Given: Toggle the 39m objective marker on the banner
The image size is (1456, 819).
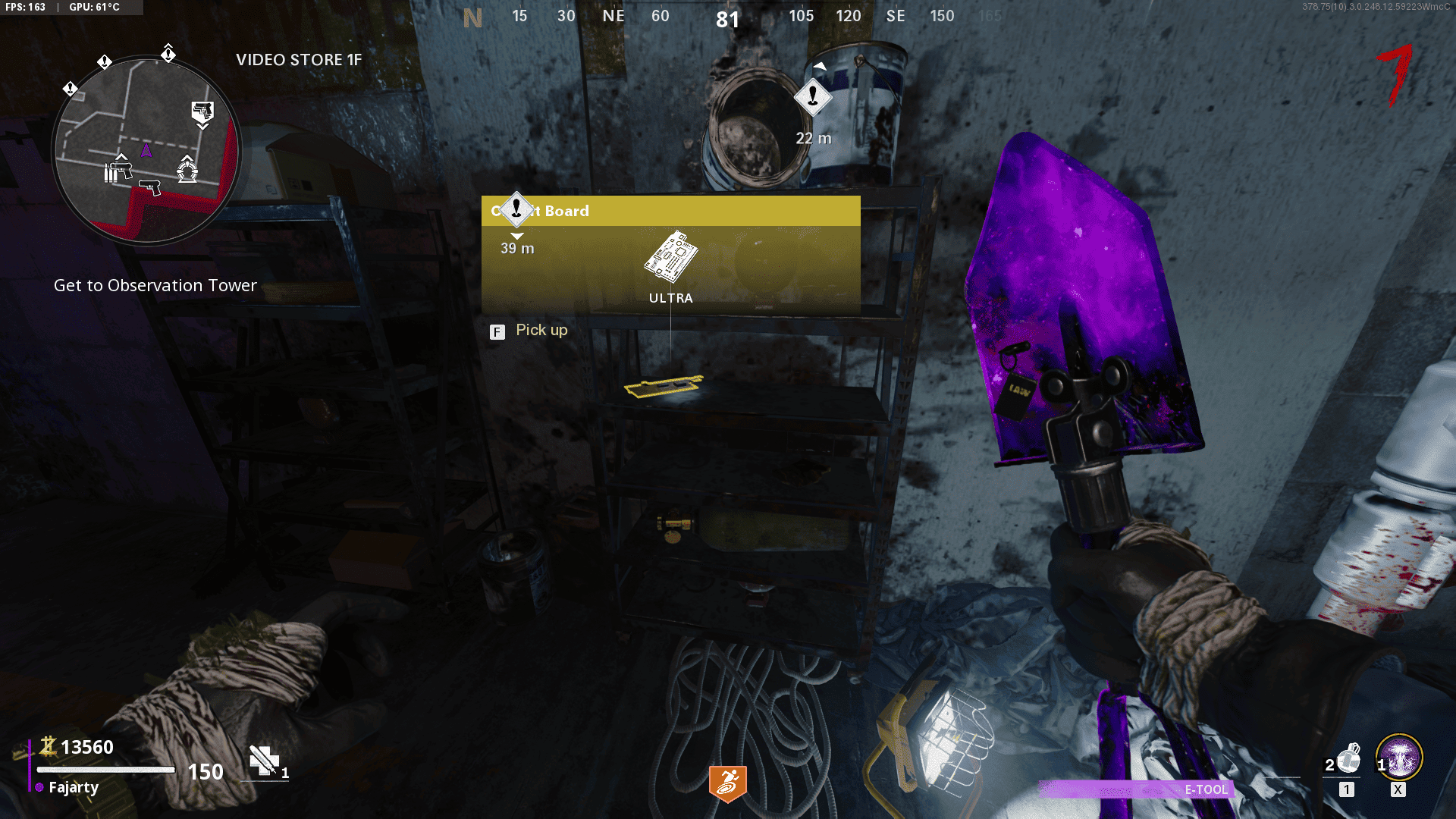Looking at the screenshot, I should click(x=516, y=210).
